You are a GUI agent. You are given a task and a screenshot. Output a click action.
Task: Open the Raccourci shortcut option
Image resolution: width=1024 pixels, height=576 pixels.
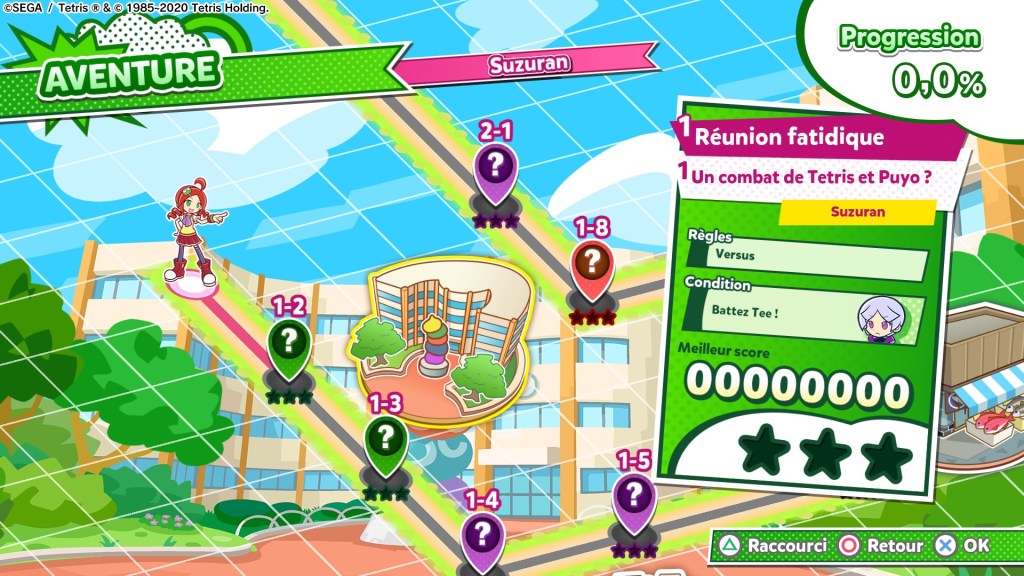coord(773,547)
